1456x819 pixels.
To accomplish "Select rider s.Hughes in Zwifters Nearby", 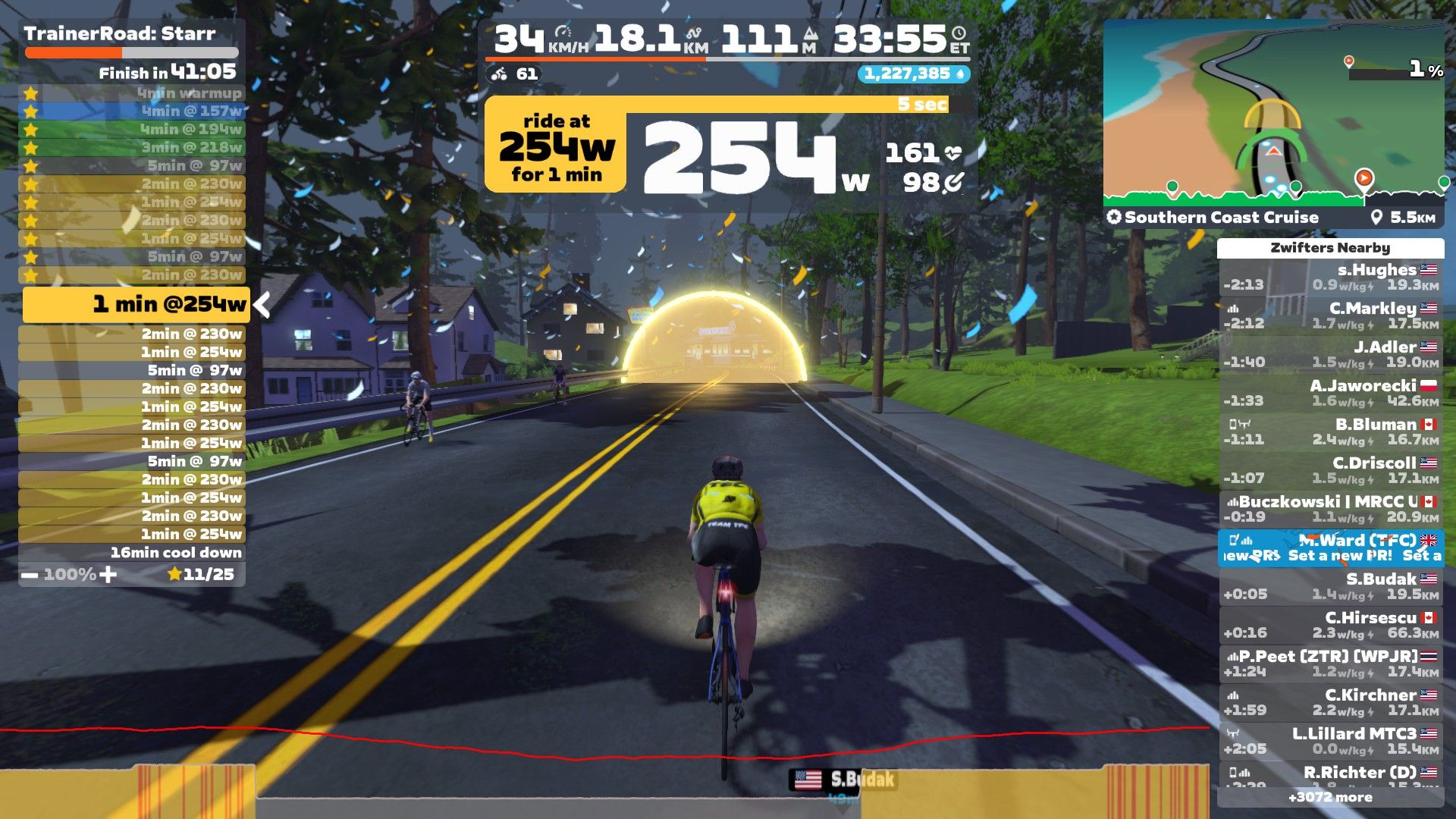I will pyautogui.click(x=1331, y=277).
